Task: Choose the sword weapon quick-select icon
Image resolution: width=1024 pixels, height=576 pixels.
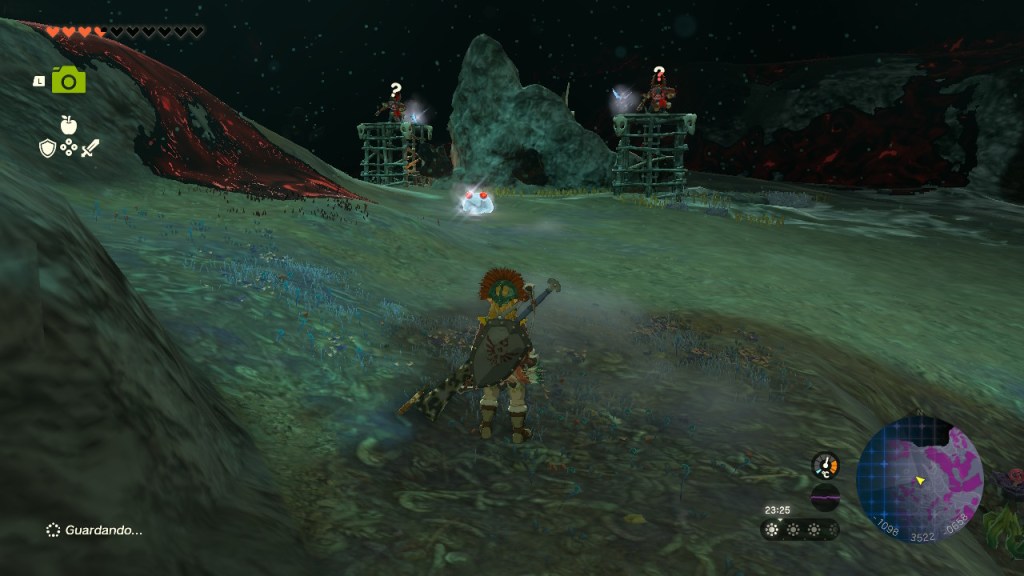Action: pyautogui.click(x=90, y=148)
